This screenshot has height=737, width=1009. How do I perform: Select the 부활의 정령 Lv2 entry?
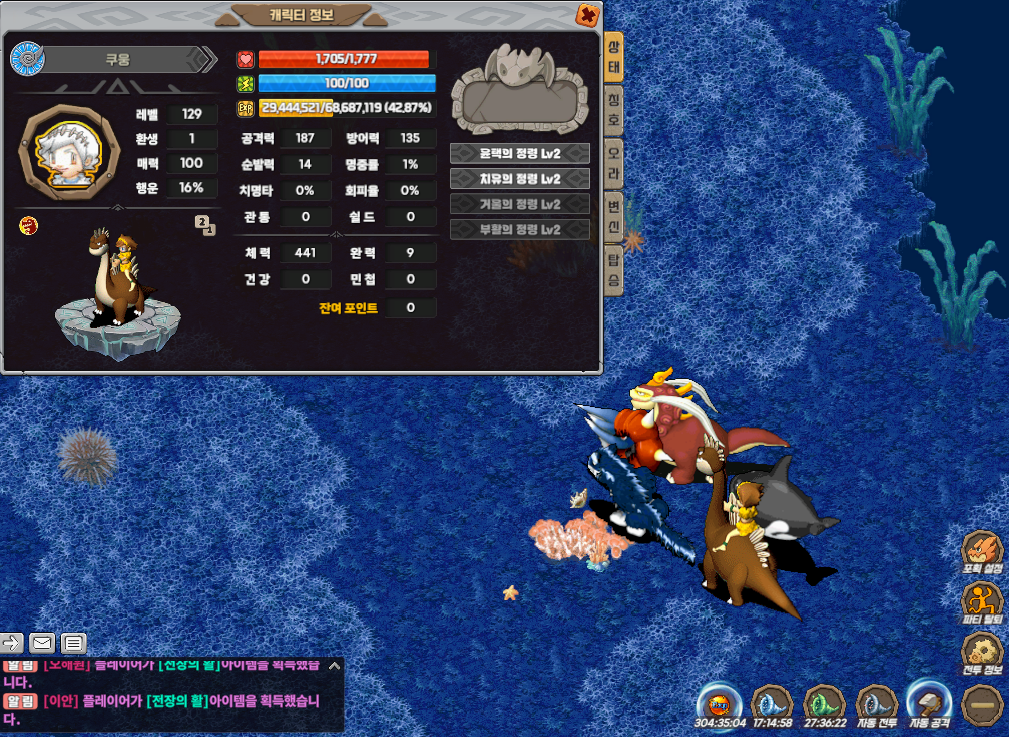click(x=519, y=229)
